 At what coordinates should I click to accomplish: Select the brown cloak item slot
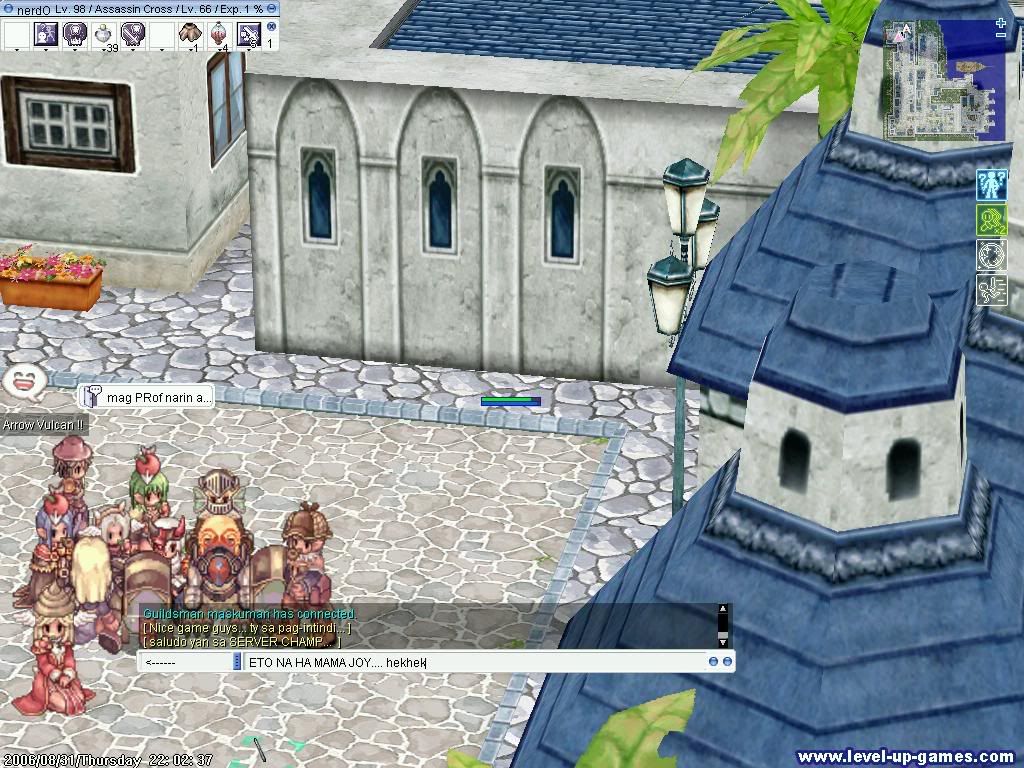(190, 34)
